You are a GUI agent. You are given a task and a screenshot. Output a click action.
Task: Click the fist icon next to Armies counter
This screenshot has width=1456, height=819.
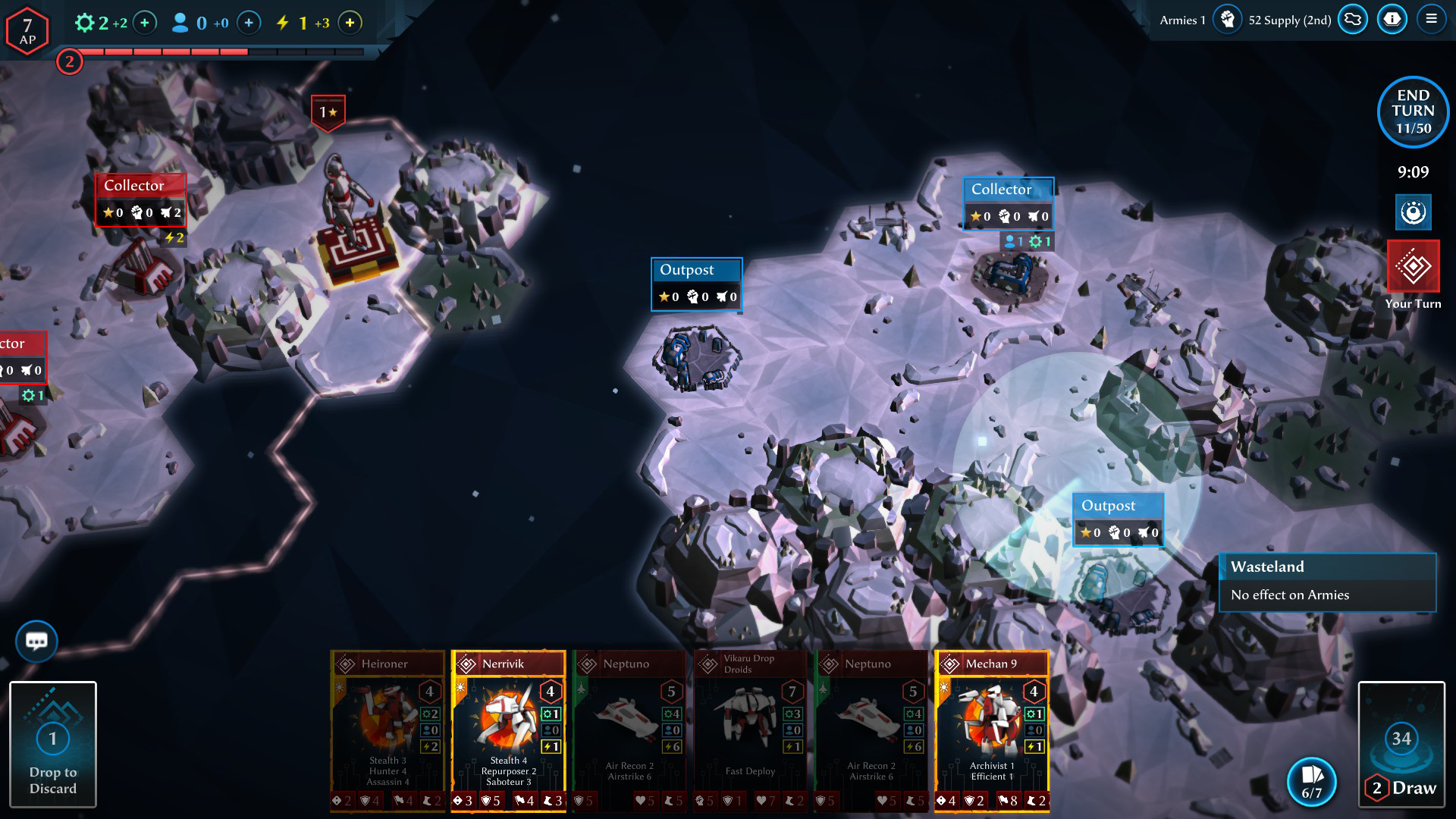tap(1228, 20)
